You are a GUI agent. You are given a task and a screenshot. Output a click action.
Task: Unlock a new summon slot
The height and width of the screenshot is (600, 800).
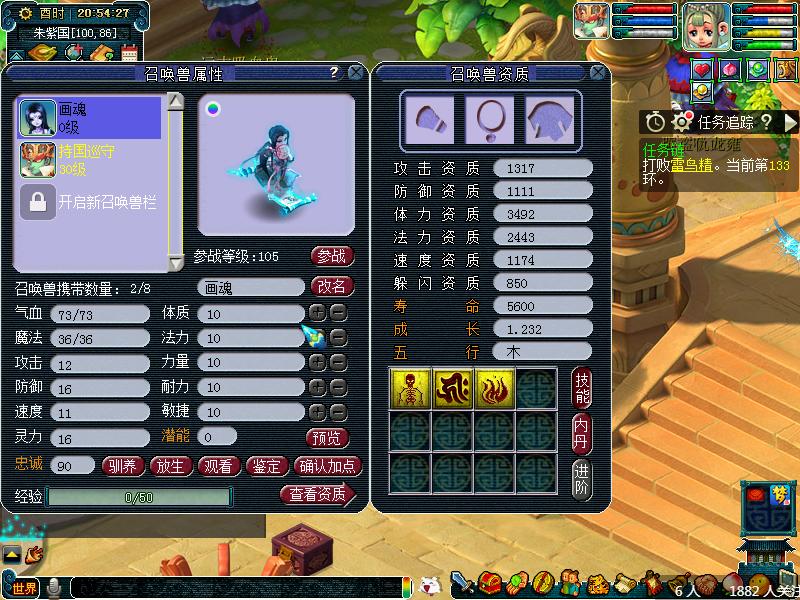pyautogui.click(x=89, y=202)
